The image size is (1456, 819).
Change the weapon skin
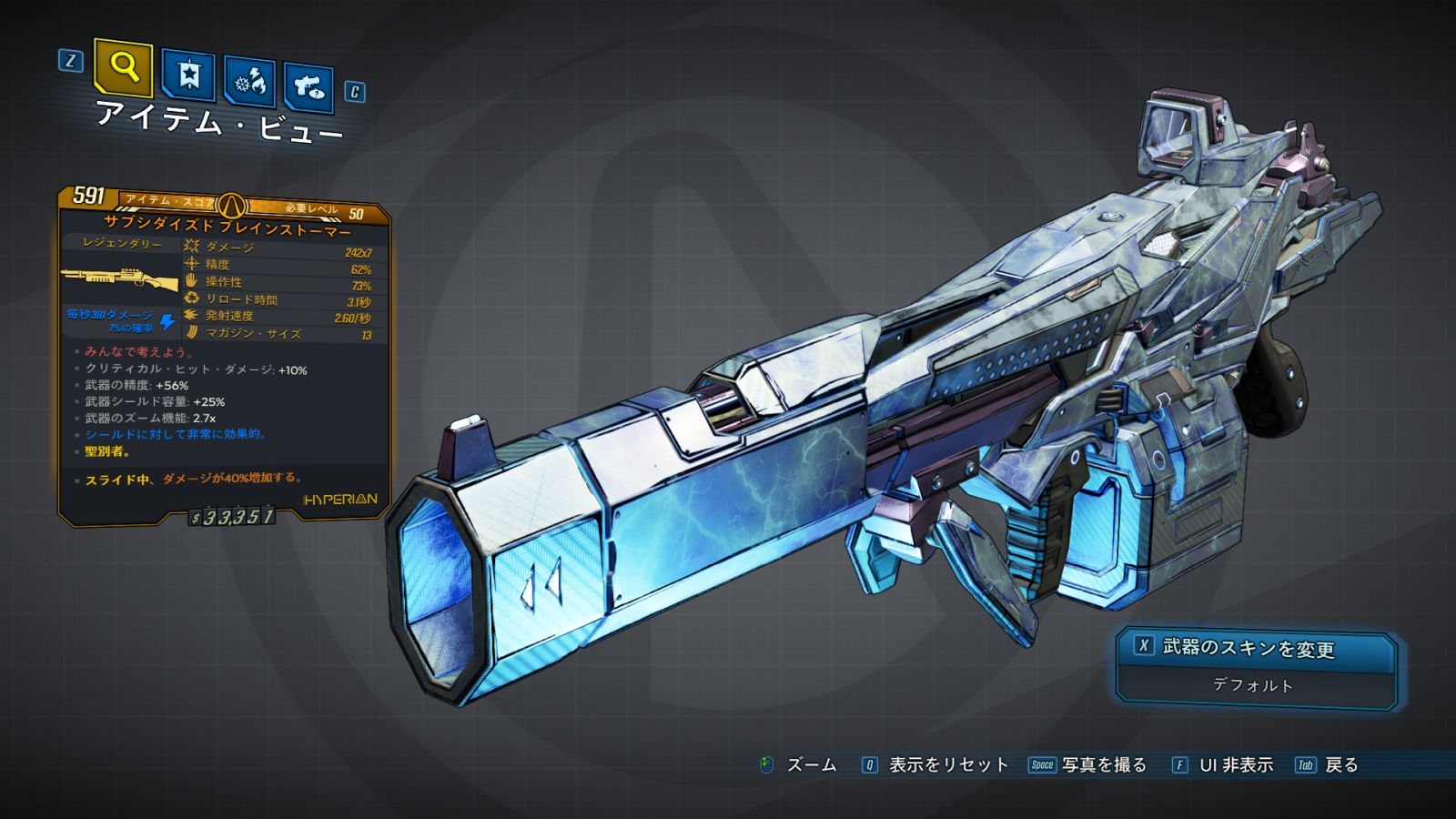tap(1255, 647)
